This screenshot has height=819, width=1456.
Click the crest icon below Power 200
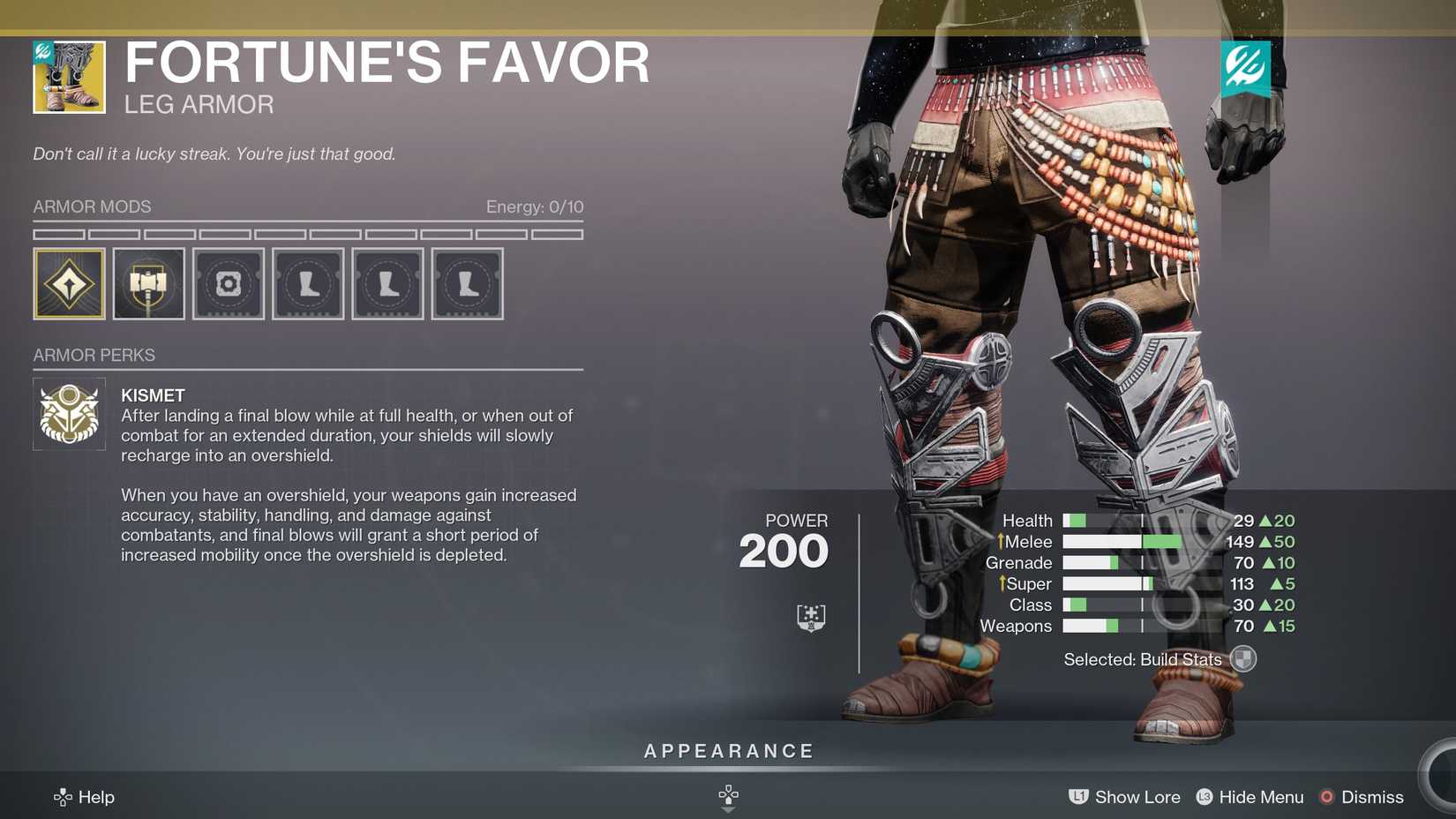tap(812, 616)
